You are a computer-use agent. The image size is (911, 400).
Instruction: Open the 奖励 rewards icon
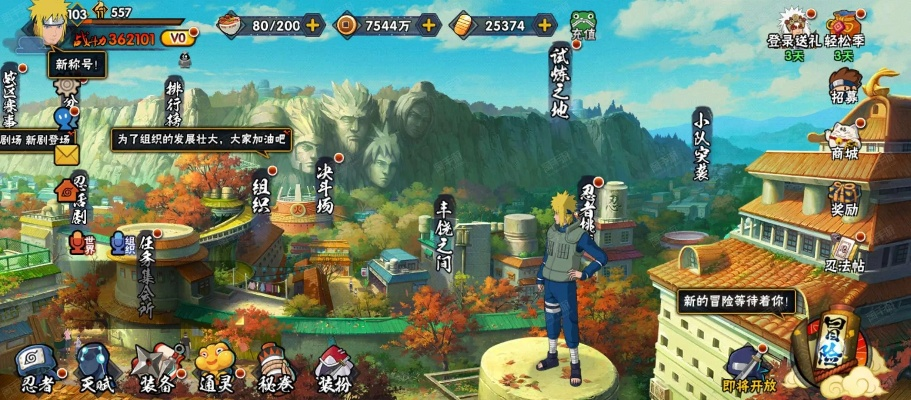point(845,197)
